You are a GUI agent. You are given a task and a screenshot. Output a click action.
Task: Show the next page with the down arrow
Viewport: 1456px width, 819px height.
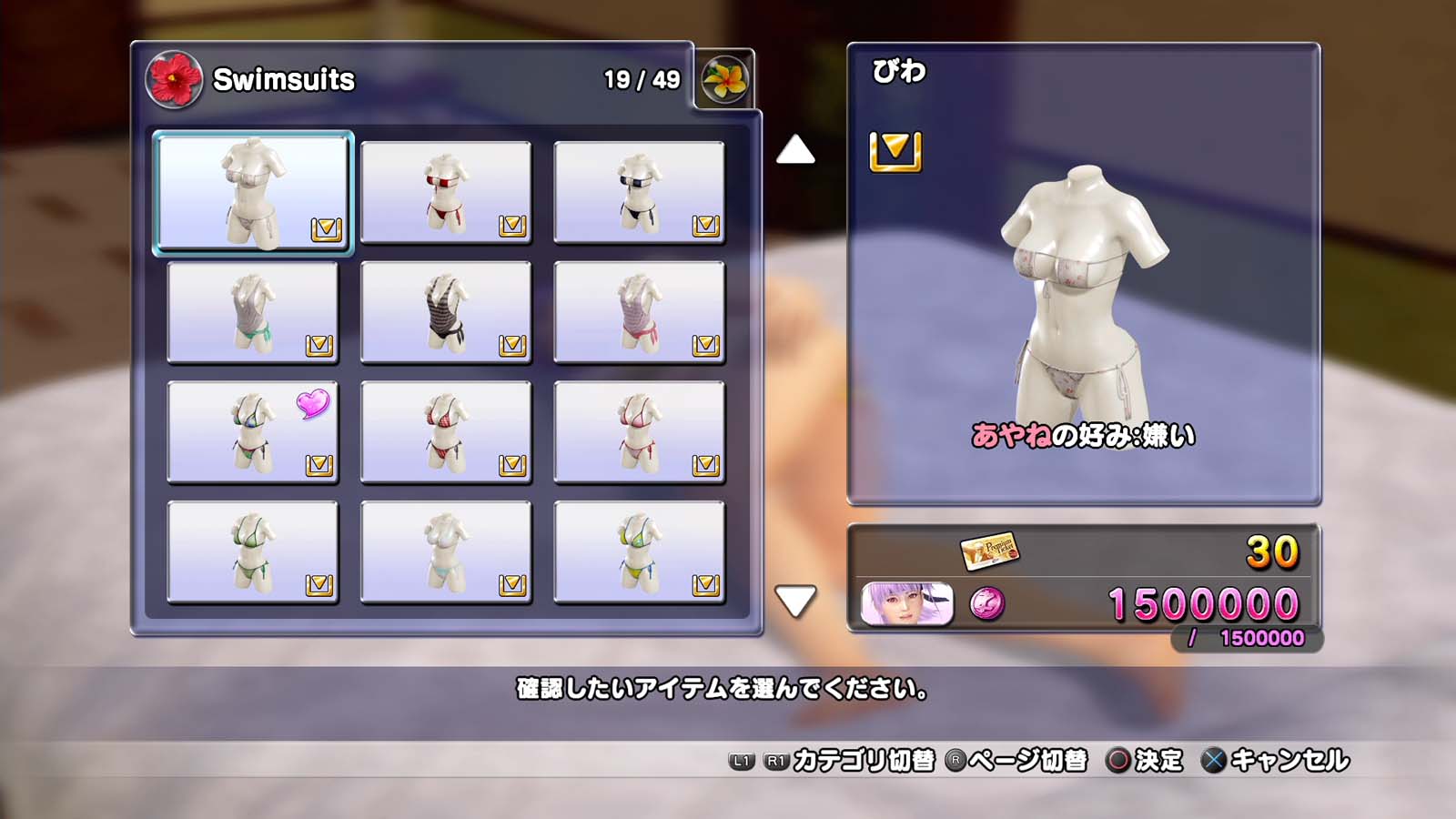(x=795, y=601)
